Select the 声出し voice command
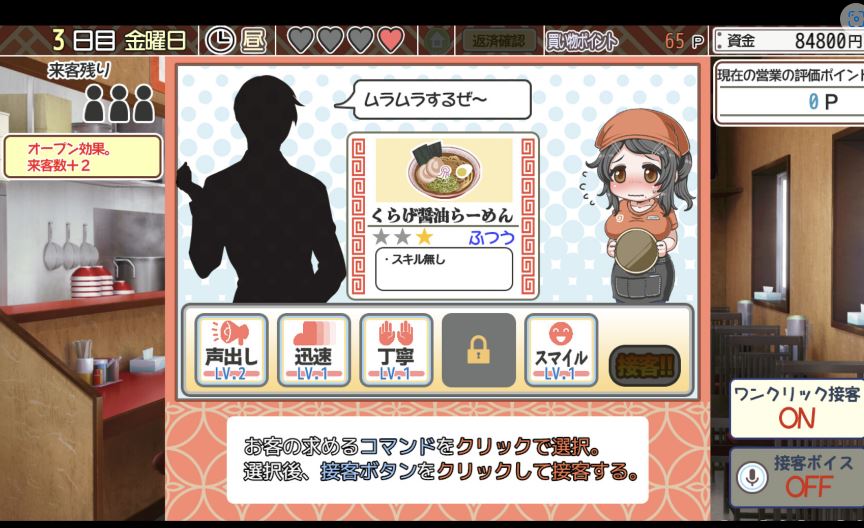864x528 pixels. pyautogui.click(x=231, y=350)
